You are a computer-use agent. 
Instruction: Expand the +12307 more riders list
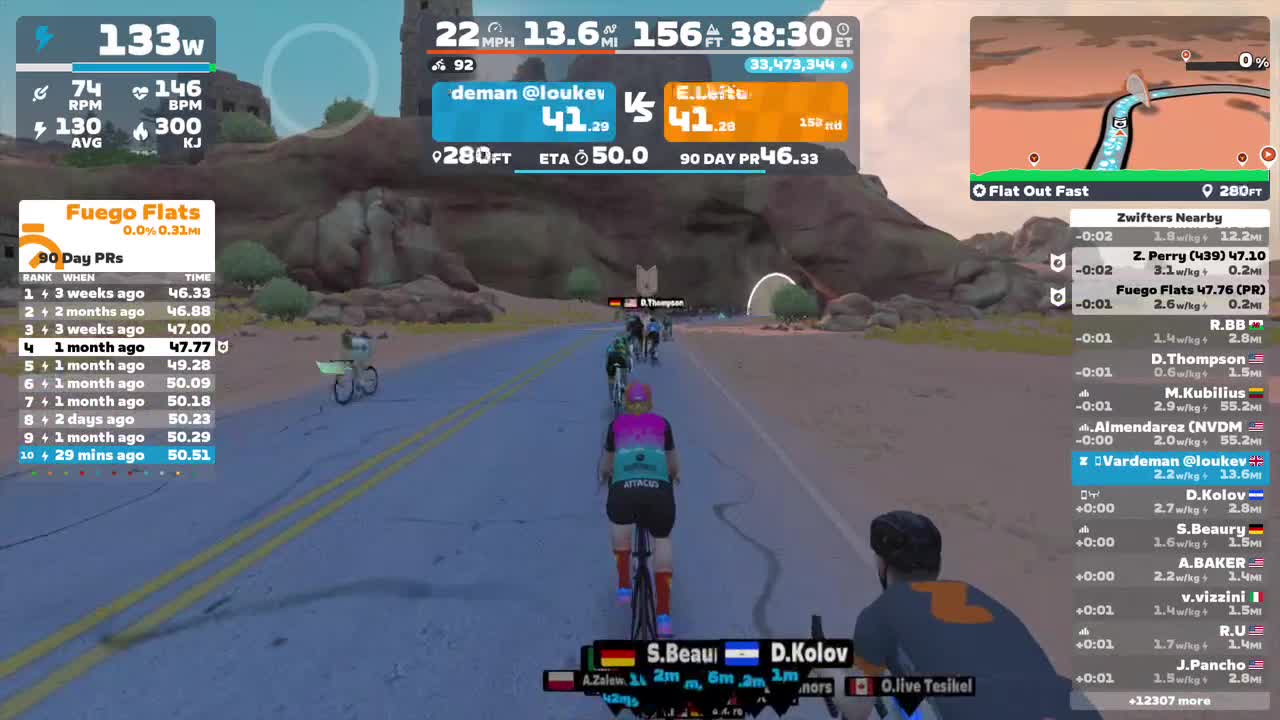(1170, 701)
